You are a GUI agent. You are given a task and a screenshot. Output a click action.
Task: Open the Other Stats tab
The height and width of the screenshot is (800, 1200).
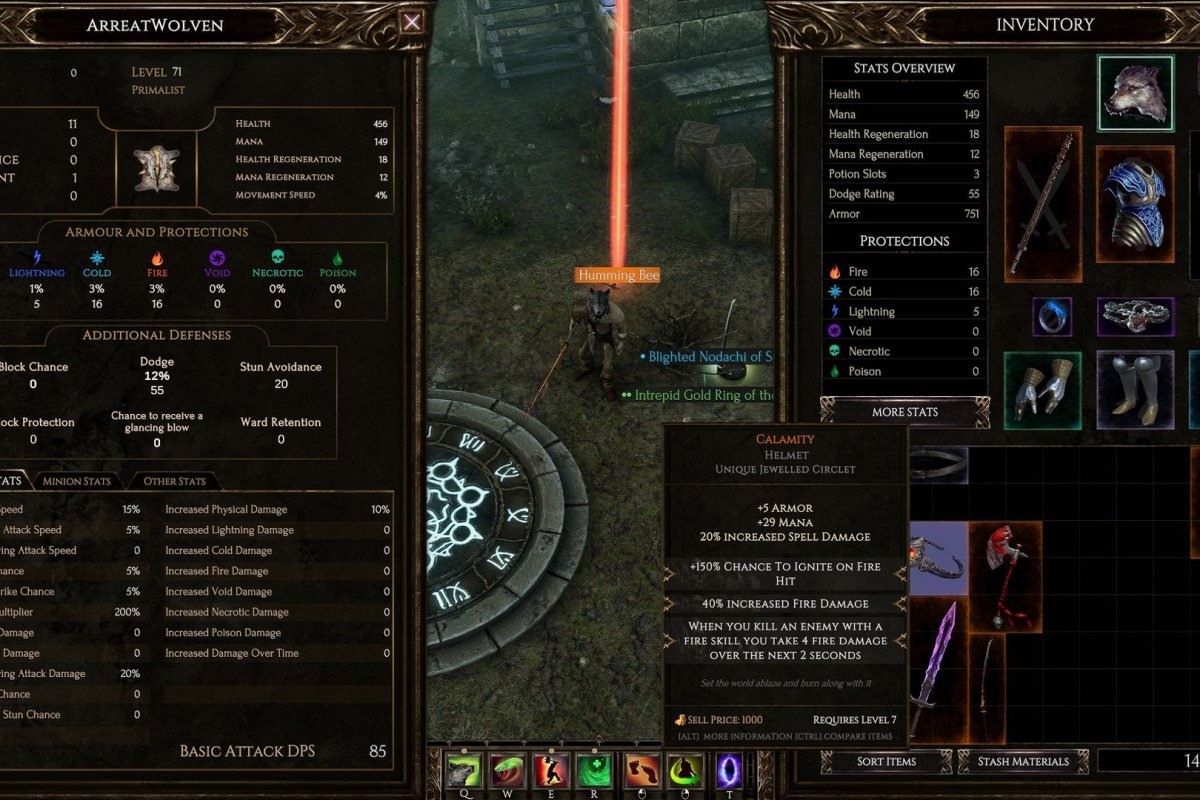pos(174,481)
